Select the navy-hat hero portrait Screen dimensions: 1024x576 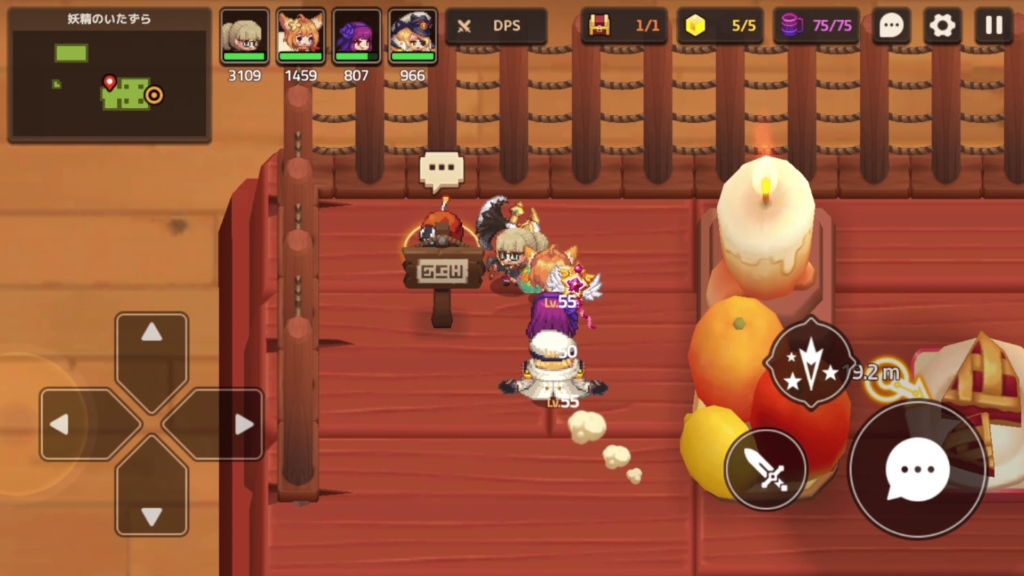coord(413,38)
